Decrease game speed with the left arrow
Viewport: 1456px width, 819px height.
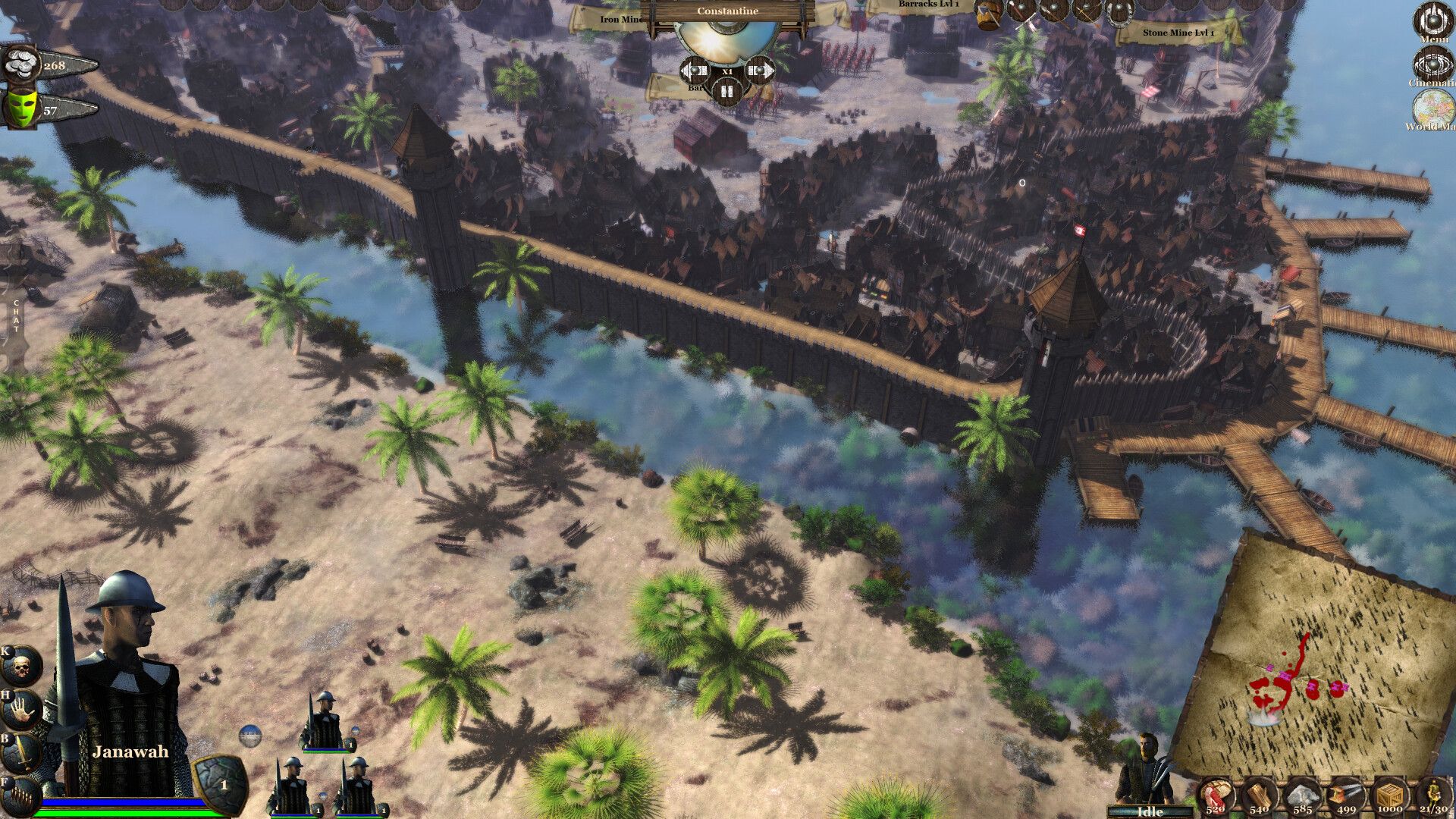694,71
